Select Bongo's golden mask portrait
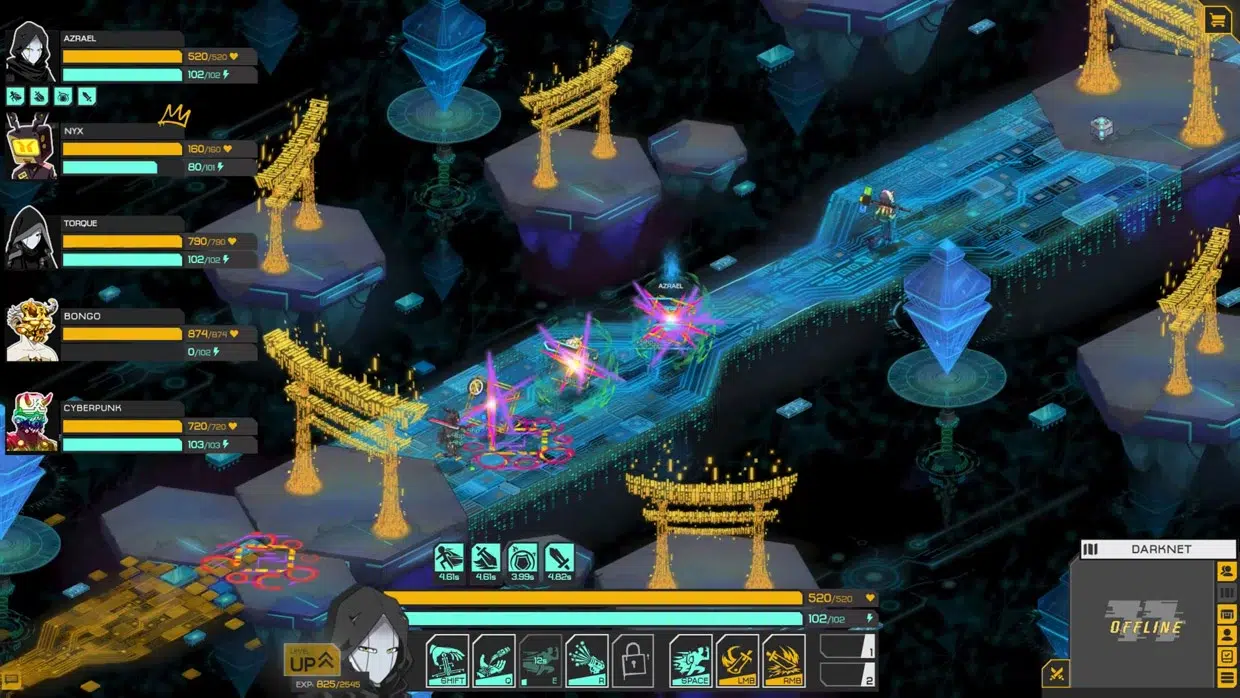Viewport: 1240px width, 698px height. (x=31, y=330)
